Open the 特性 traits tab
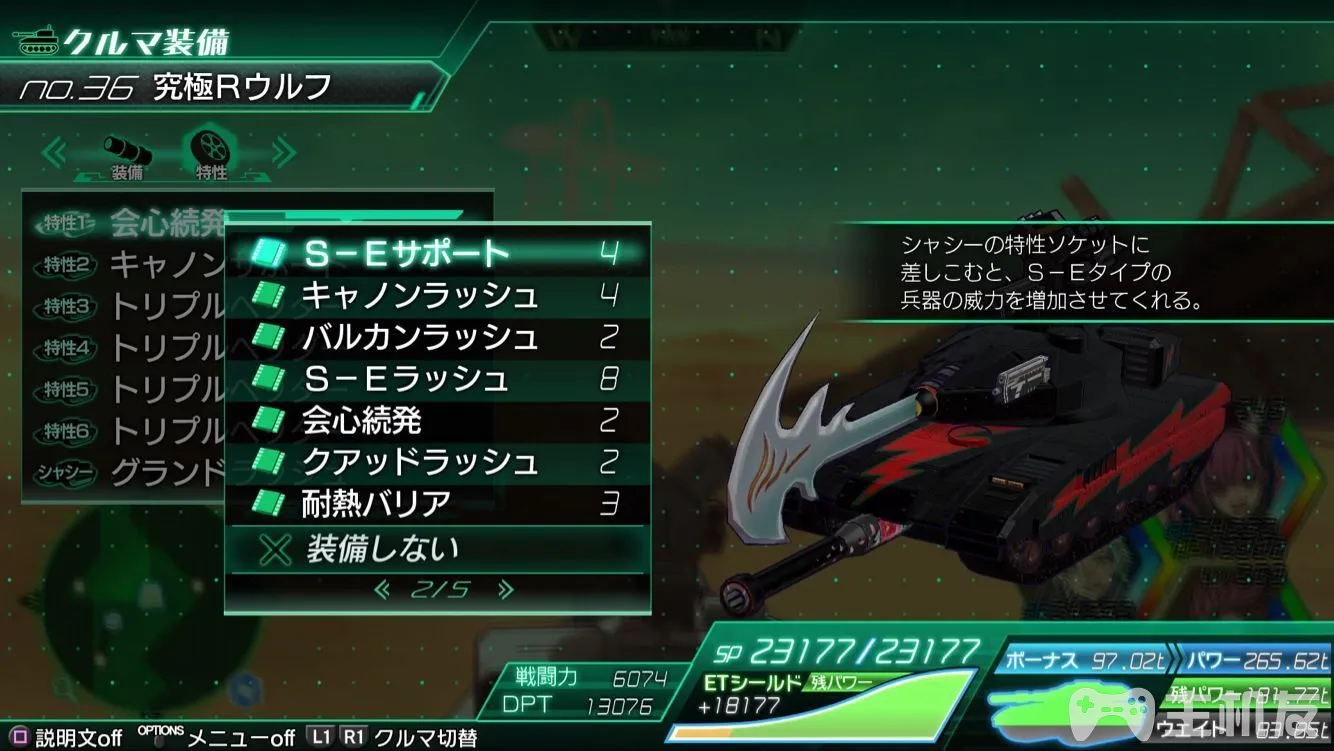The image size is (1334, 751). (x=212, y=155)
